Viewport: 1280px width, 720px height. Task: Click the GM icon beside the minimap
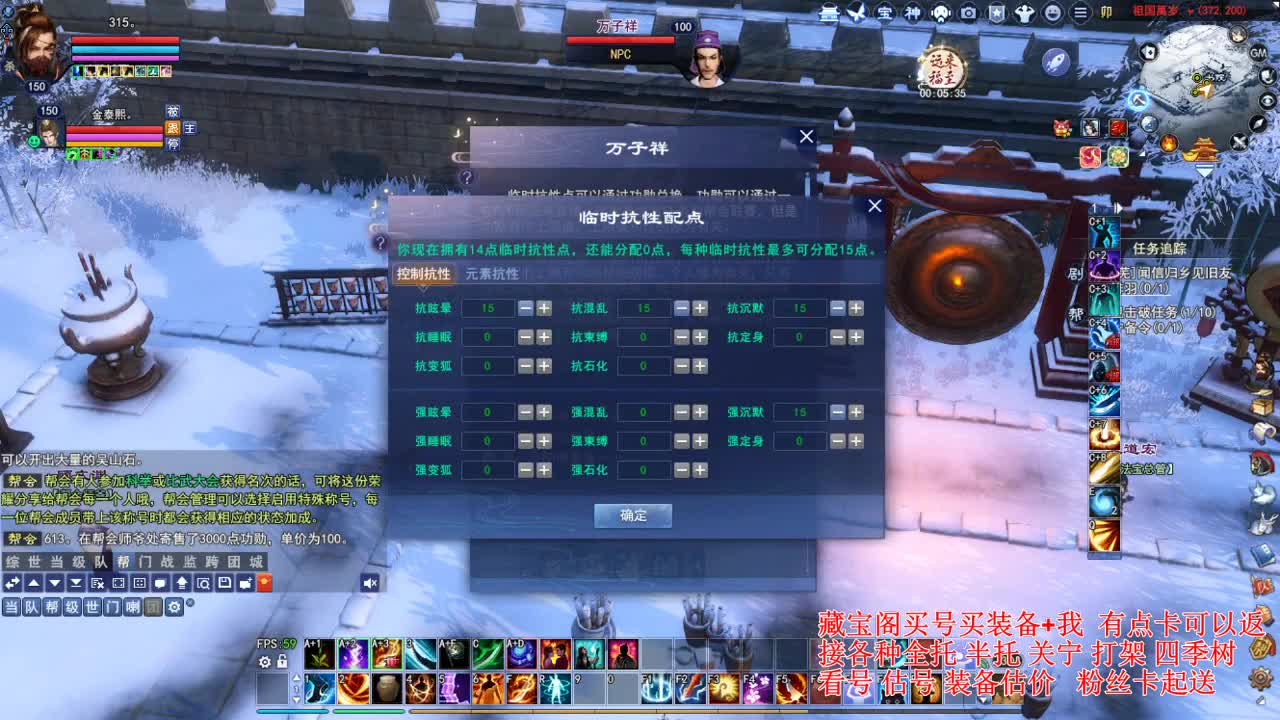point(1259,54)
